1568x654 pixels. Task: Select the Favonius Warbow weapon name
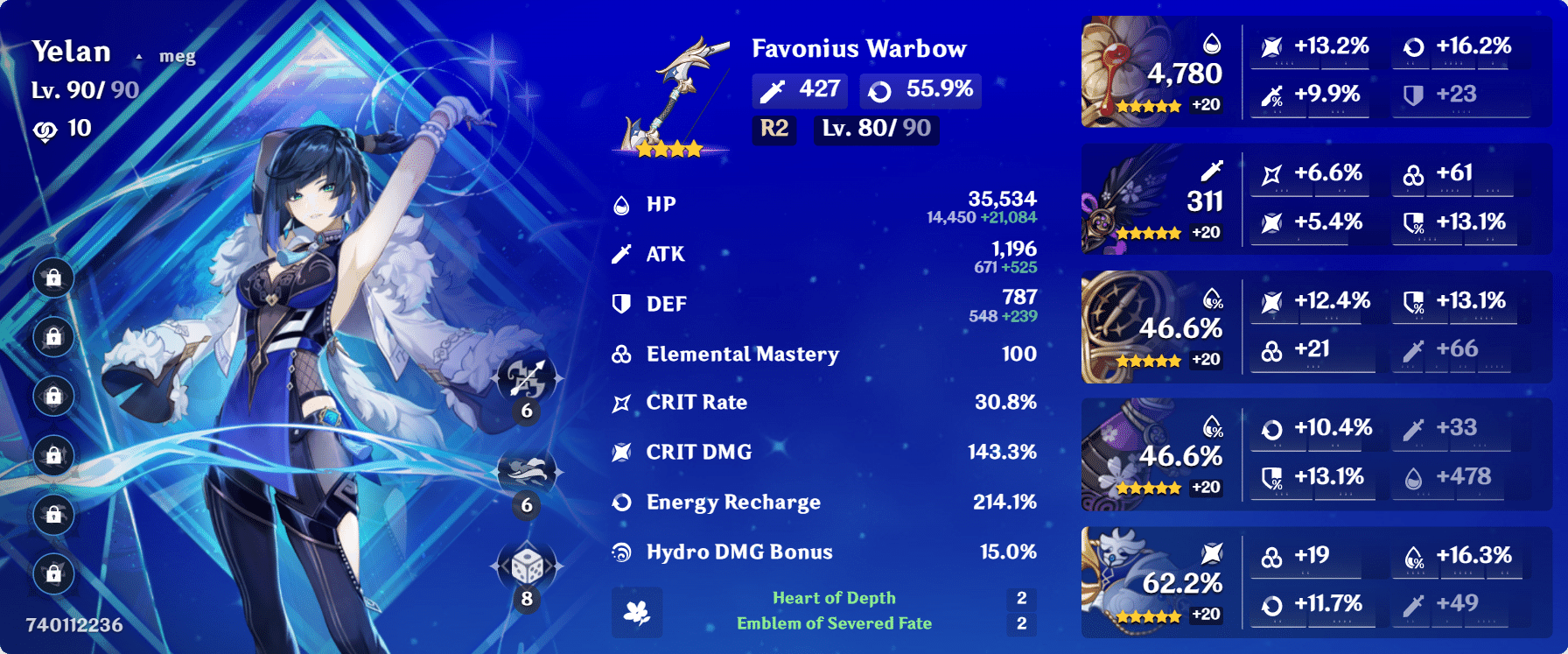[x=858, y=50]
